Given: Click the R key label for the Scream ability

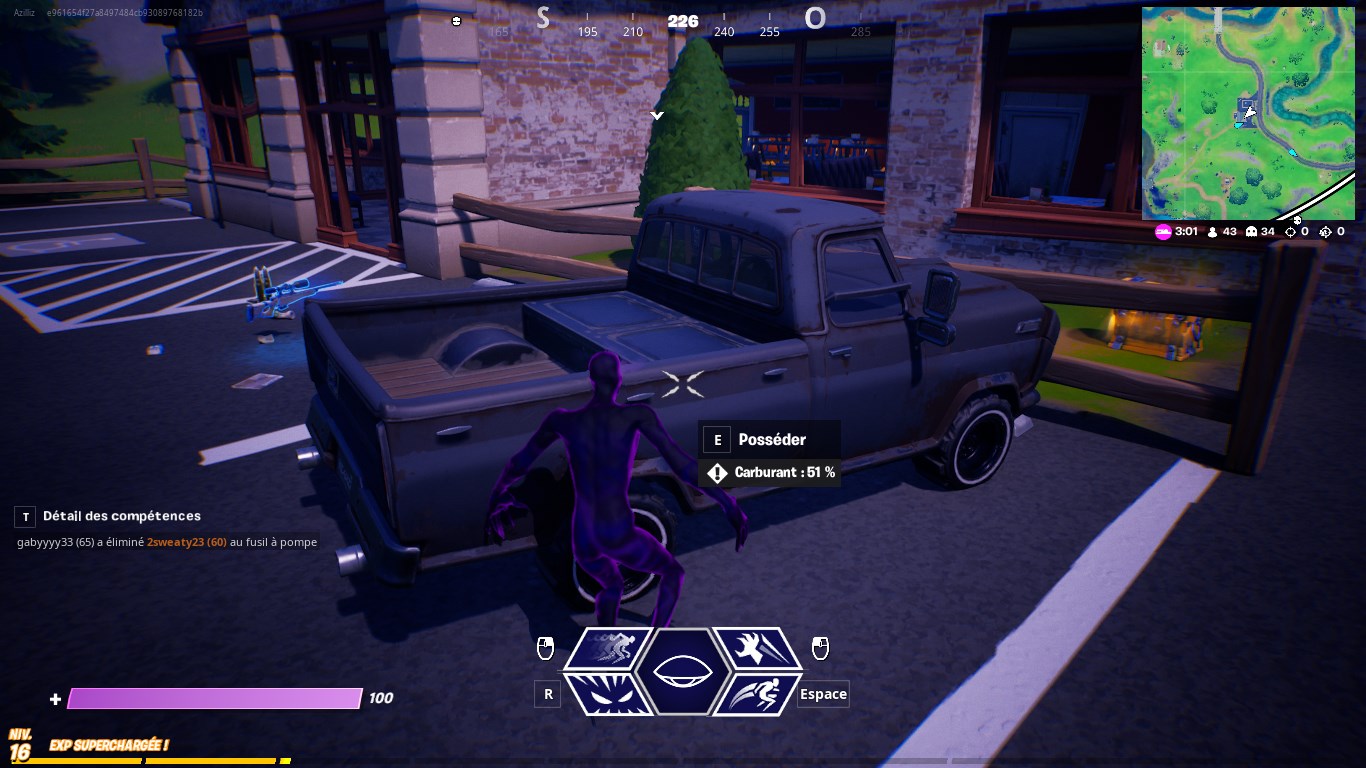Looking at the screenshot, I should [x=547, y=693].
